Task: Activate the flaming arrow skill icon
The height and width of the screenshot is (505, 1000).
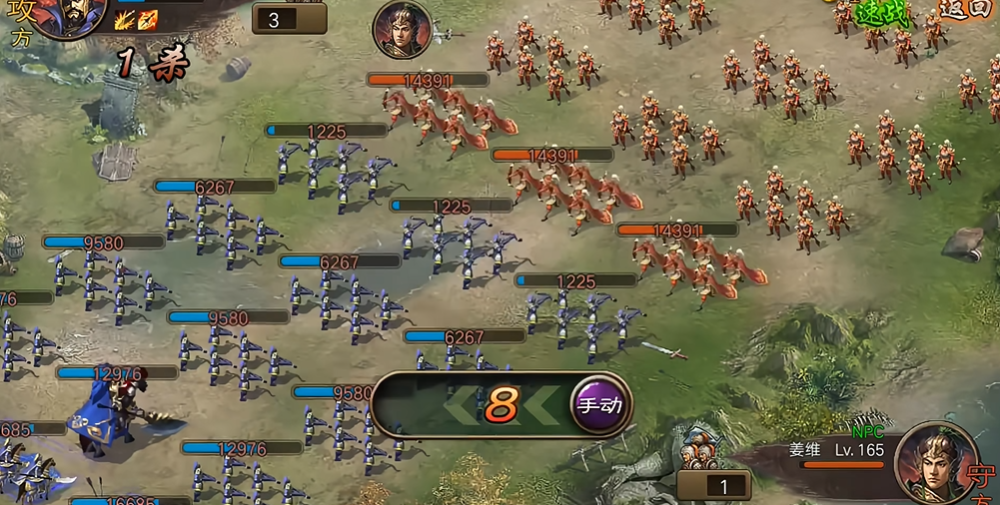Action: [147, 20]
